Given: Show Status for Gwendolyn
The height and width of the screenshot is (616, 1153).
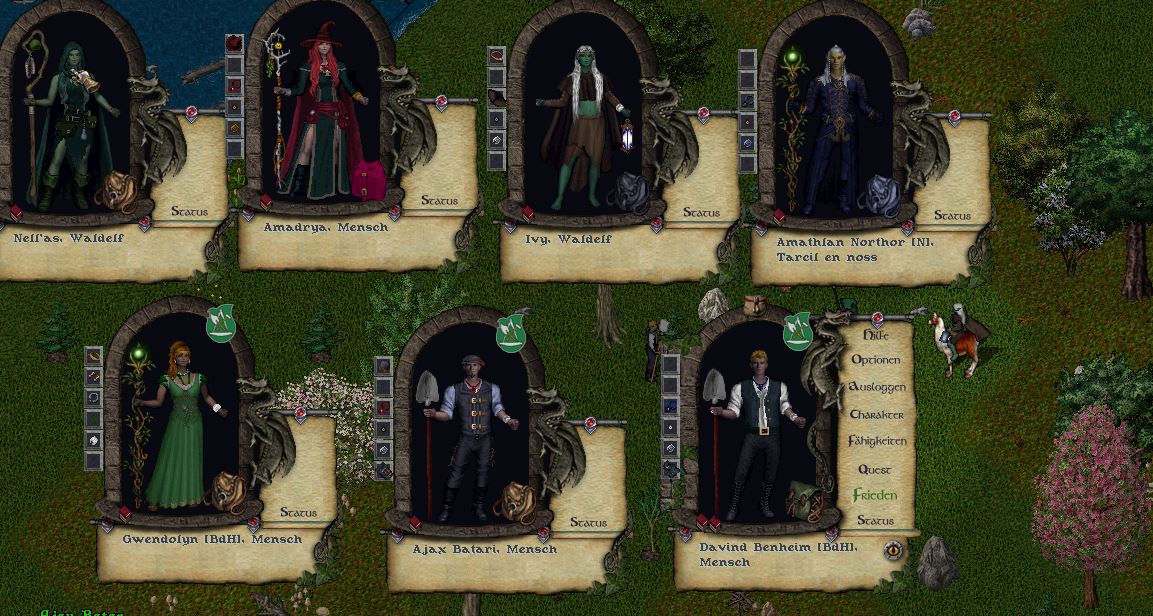Looking at the screenshot, I should tap(298, 512).
